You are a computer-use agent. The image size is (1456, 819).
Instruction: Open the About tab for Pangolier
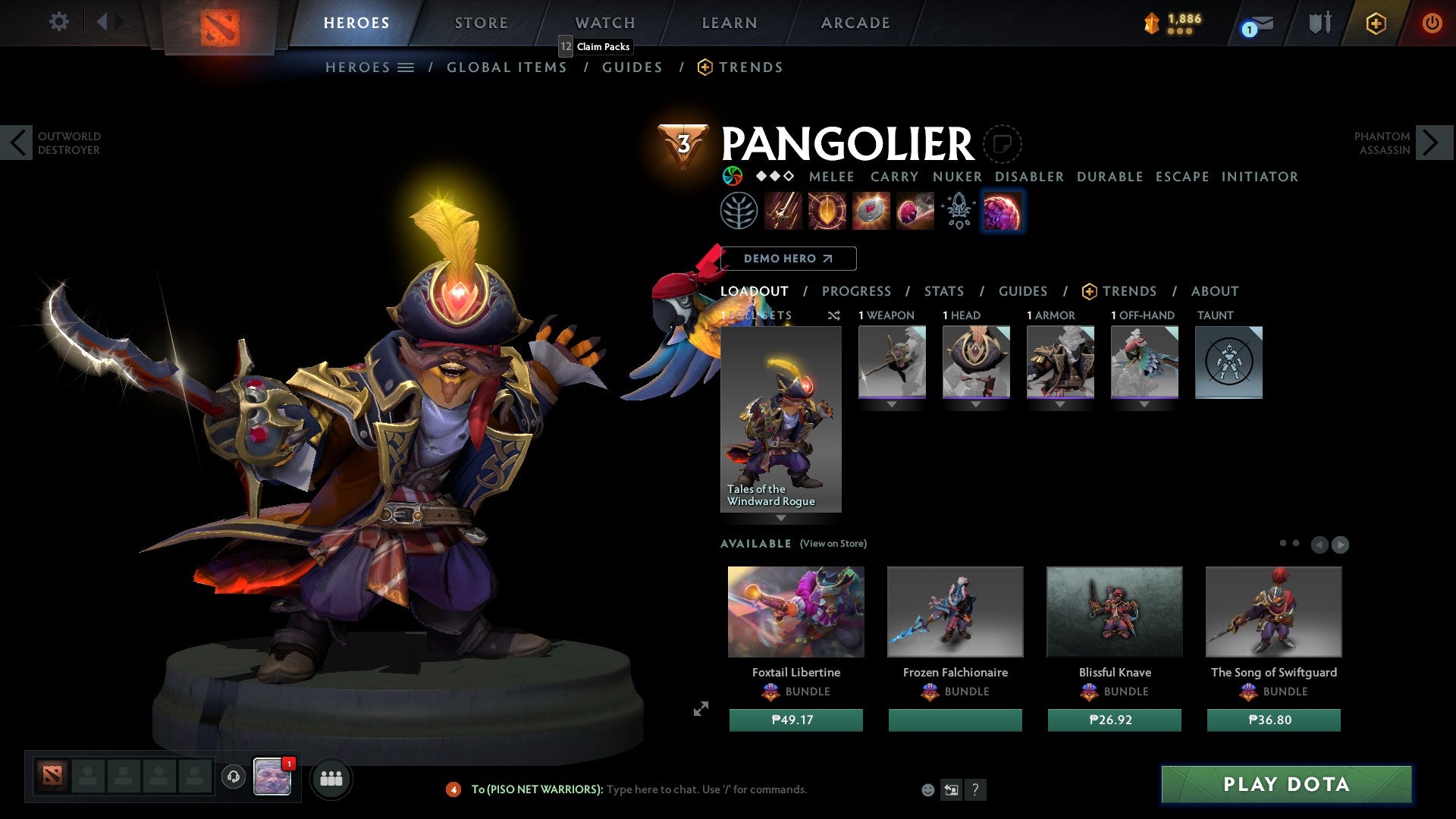pos(1214,291)
